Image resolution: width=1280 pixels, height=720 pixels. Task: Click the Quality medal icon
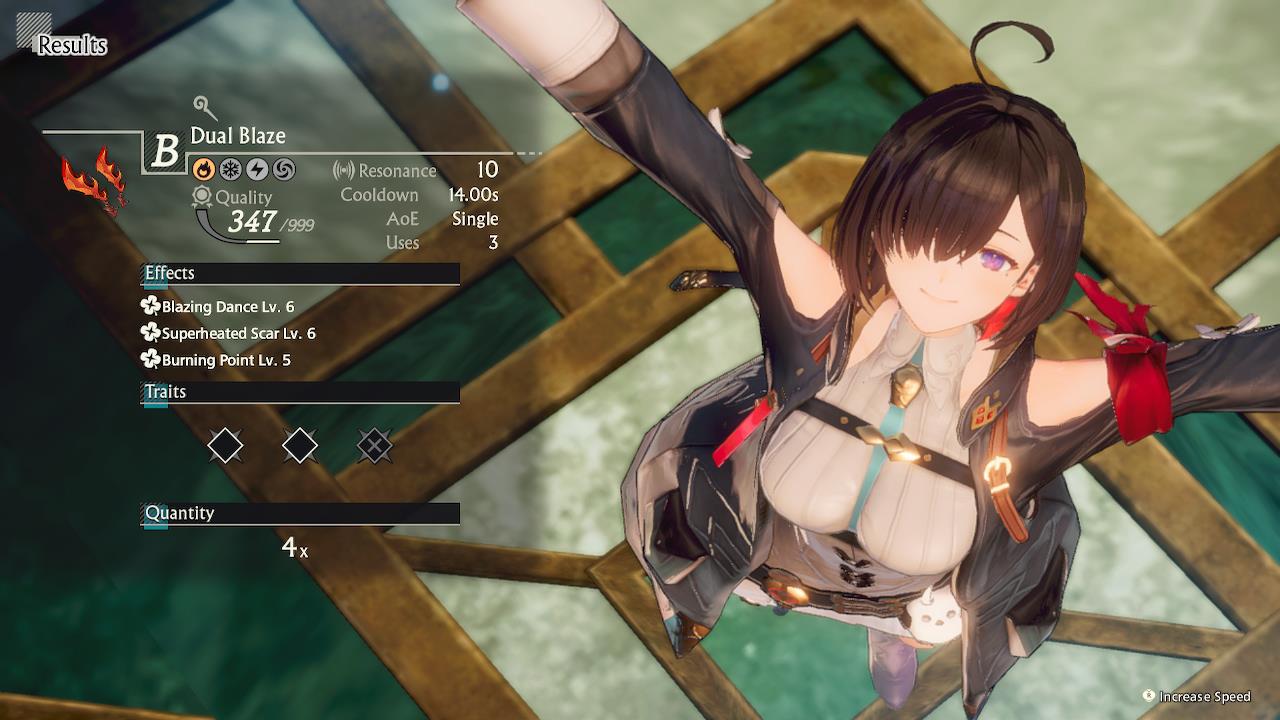(x=200, y=197)
